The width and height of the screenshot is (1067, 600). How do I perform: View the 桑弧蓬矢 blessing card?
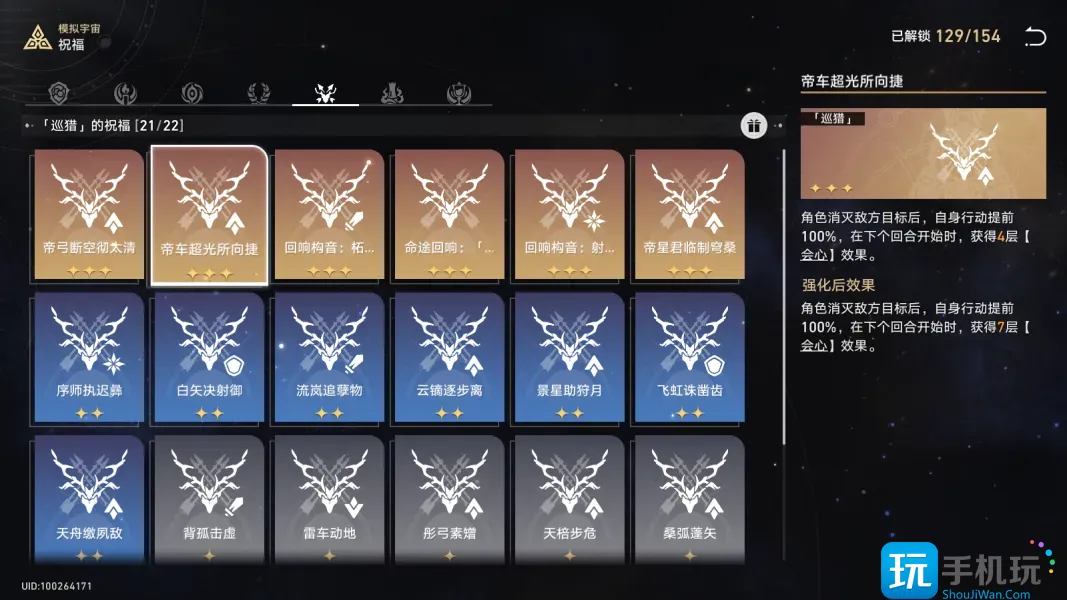689,500
